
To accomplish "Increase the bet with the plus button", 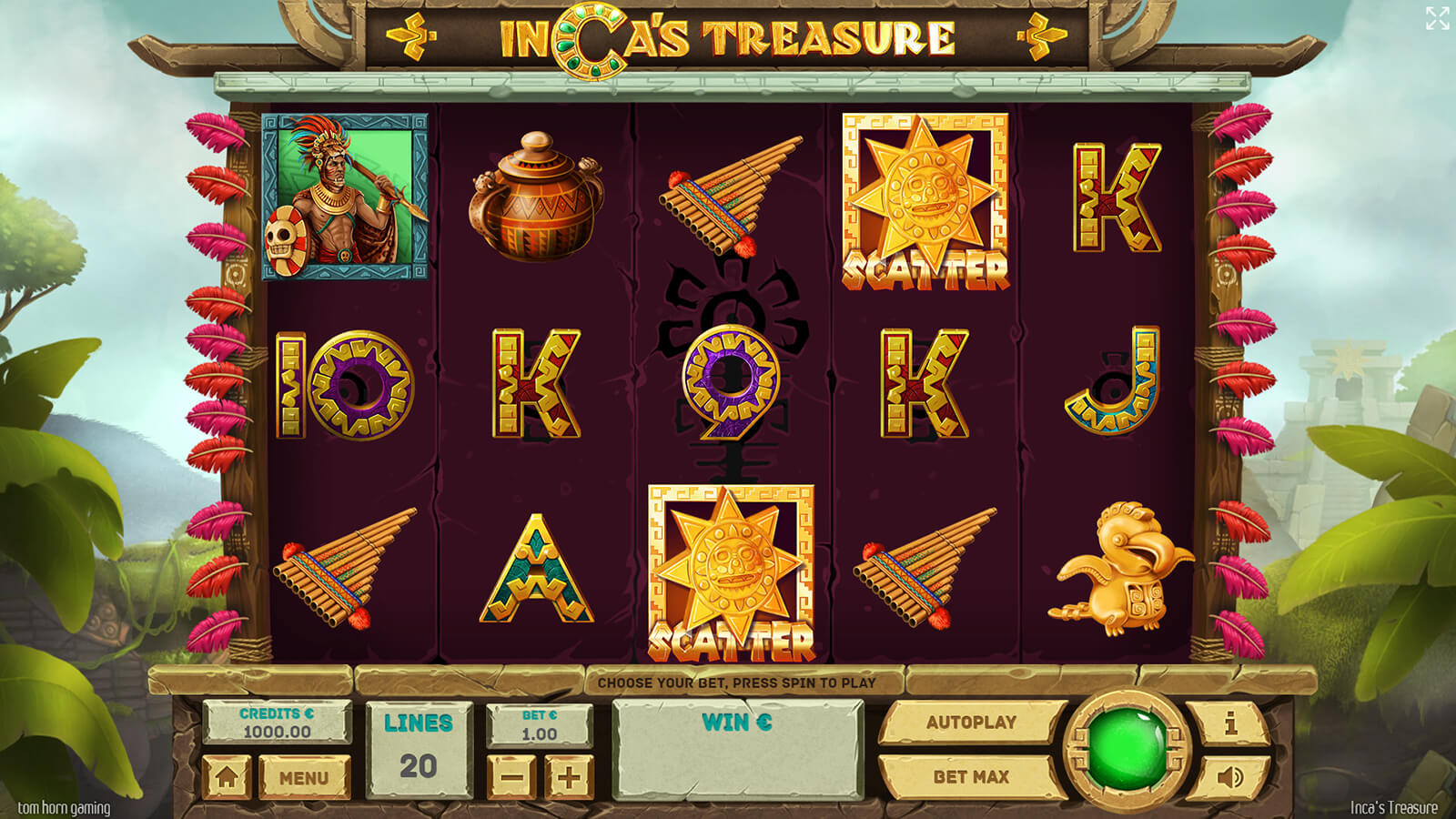I will point(569,778).
